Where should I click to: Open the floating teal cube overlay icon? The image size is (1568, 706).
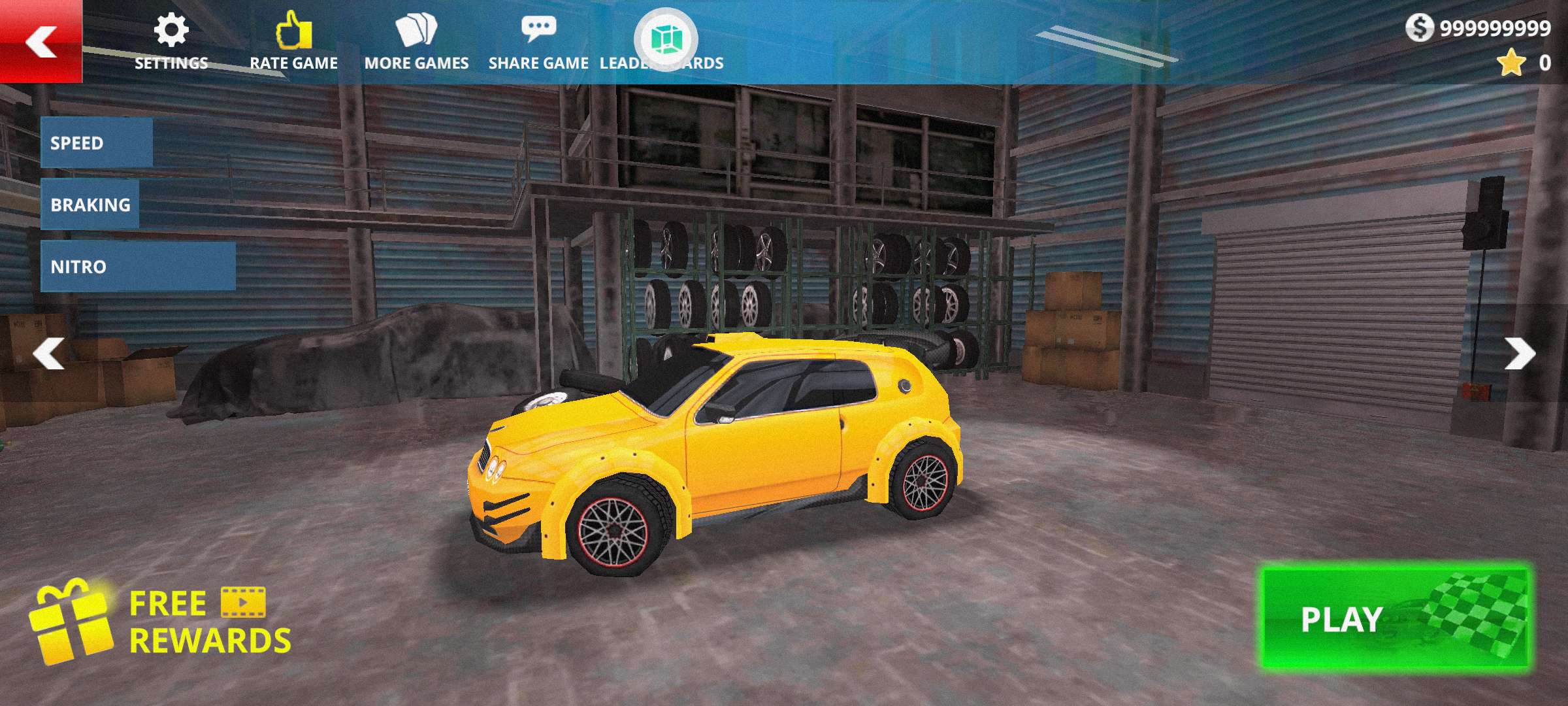tap(666, 40)
